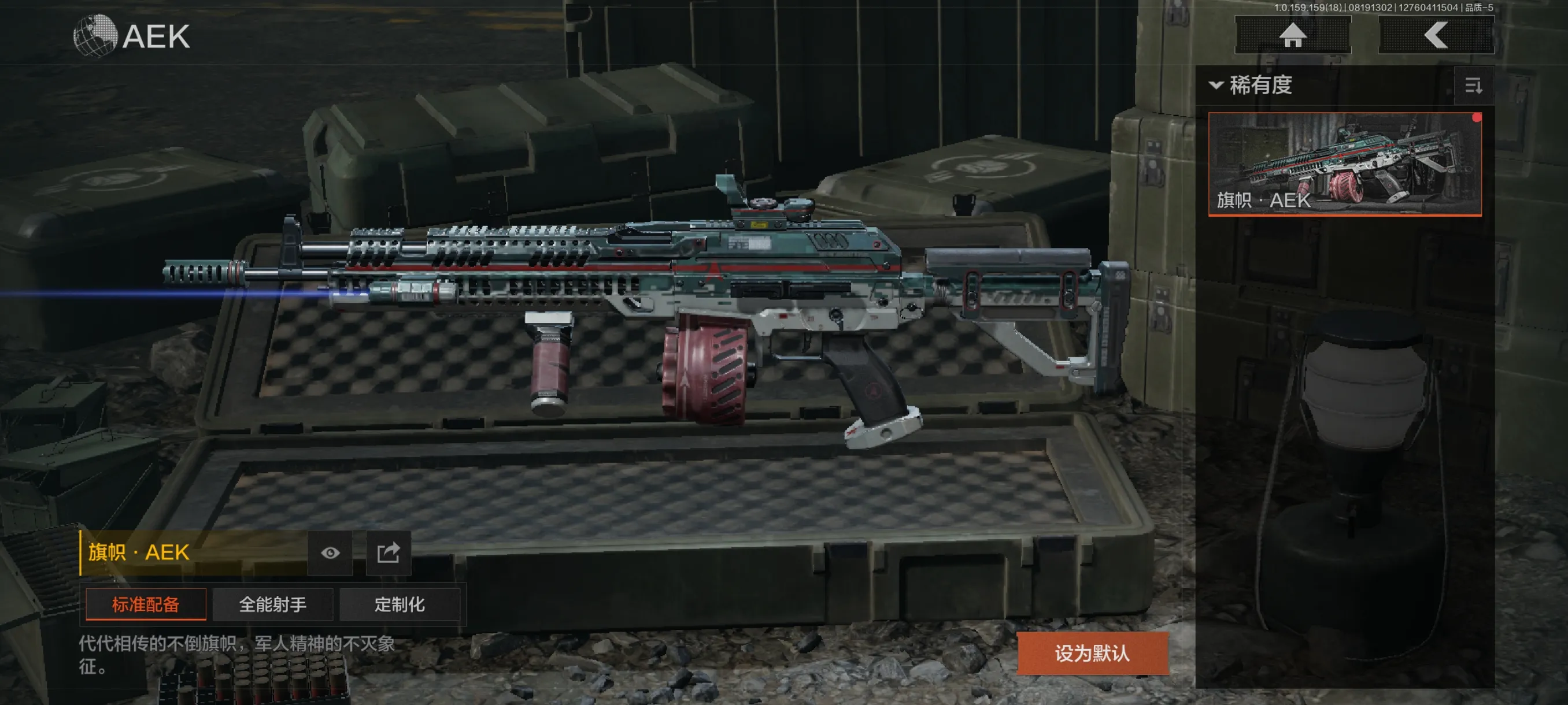This screenshot has height=705, width=1568.
Task: Toggle the sort order icon
Action: (1473, 86)
